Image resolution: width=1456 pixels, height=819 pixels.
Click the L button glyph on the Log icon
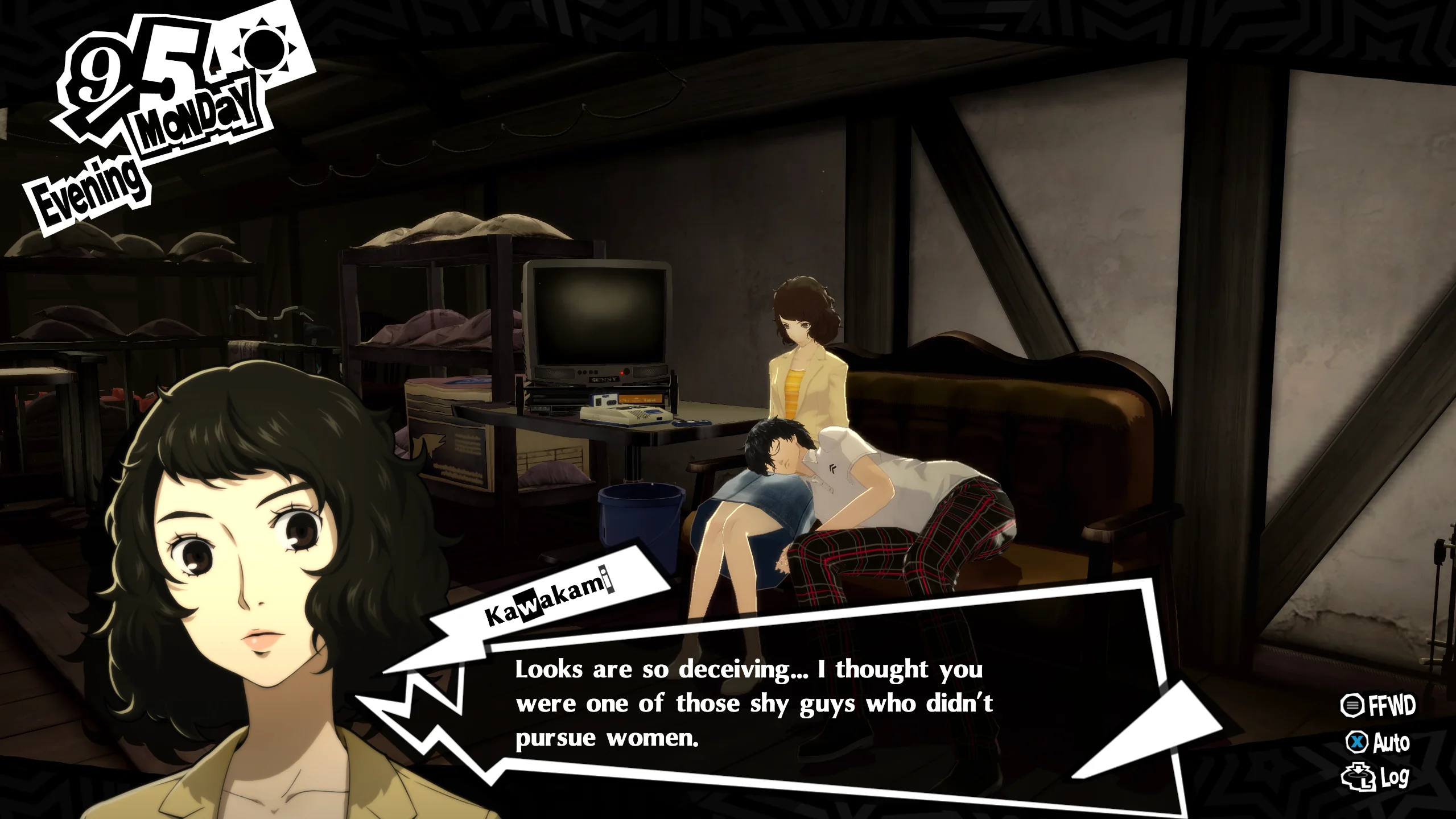pyautogui.click(x=1367, y=784)
